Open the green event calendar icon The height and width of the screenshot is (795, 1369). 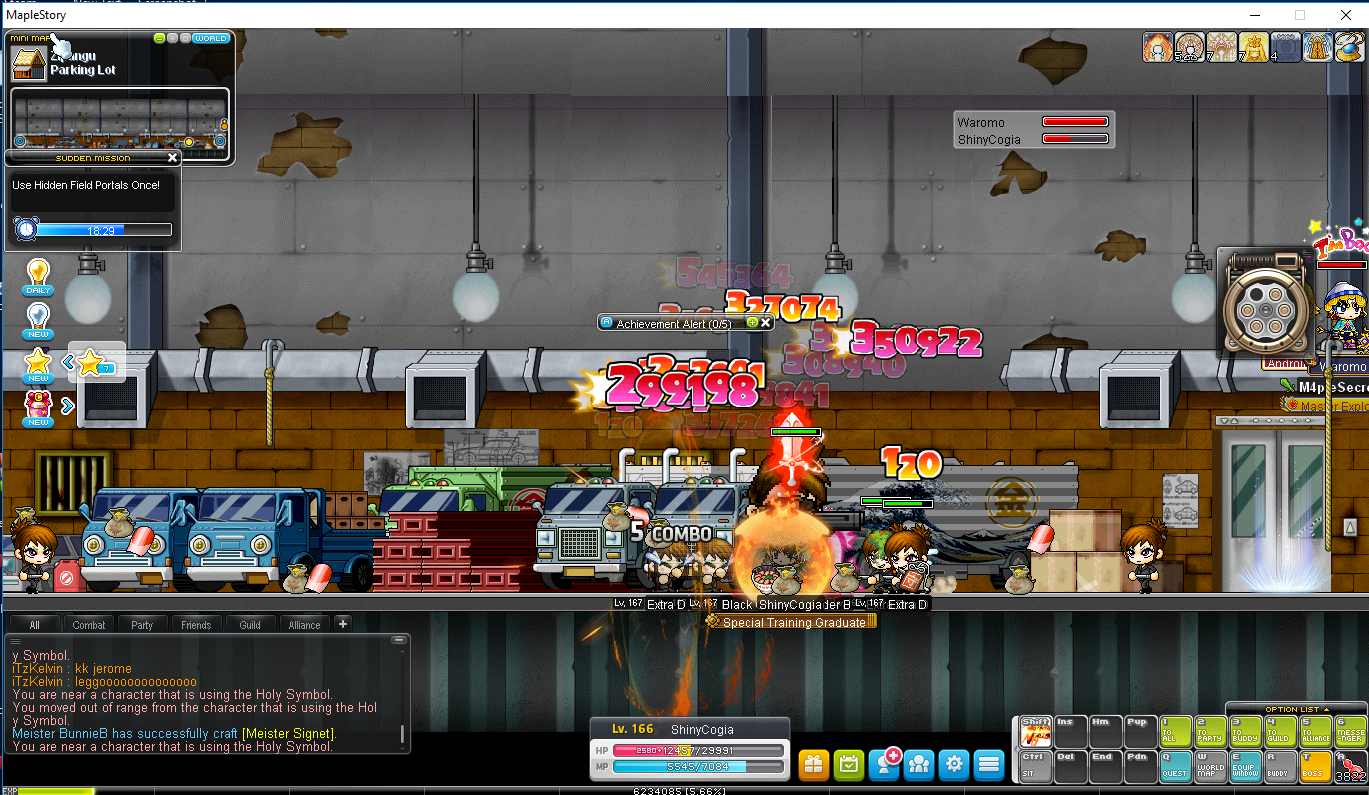coord(848,764)
